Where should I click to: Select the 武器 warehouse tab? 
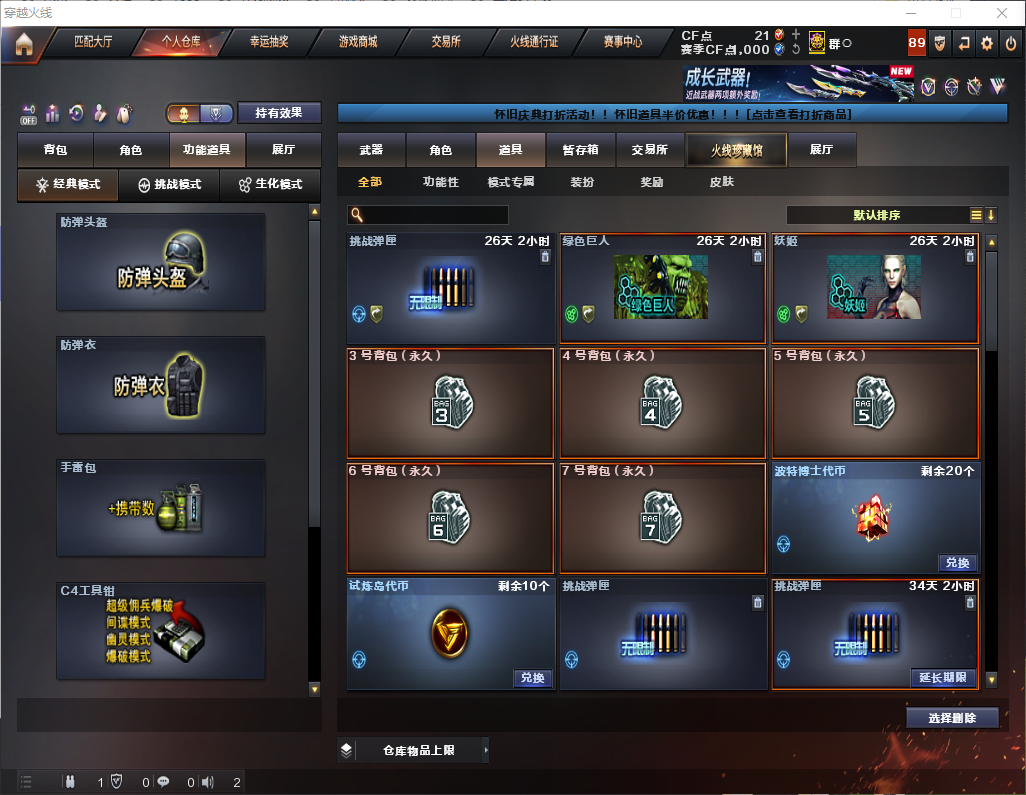tap(371, 150)
